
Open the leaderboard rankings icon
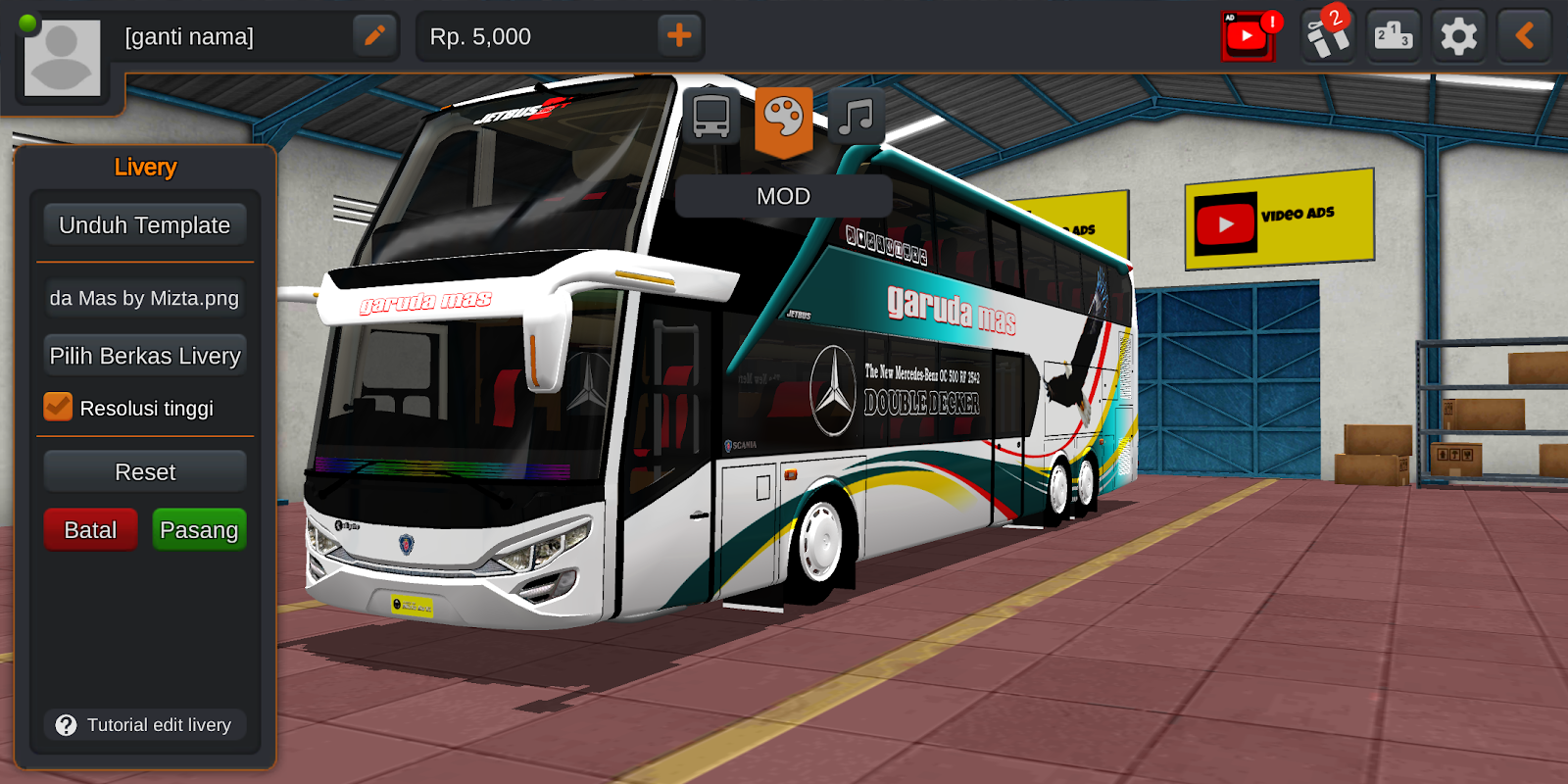(1393, 36)
